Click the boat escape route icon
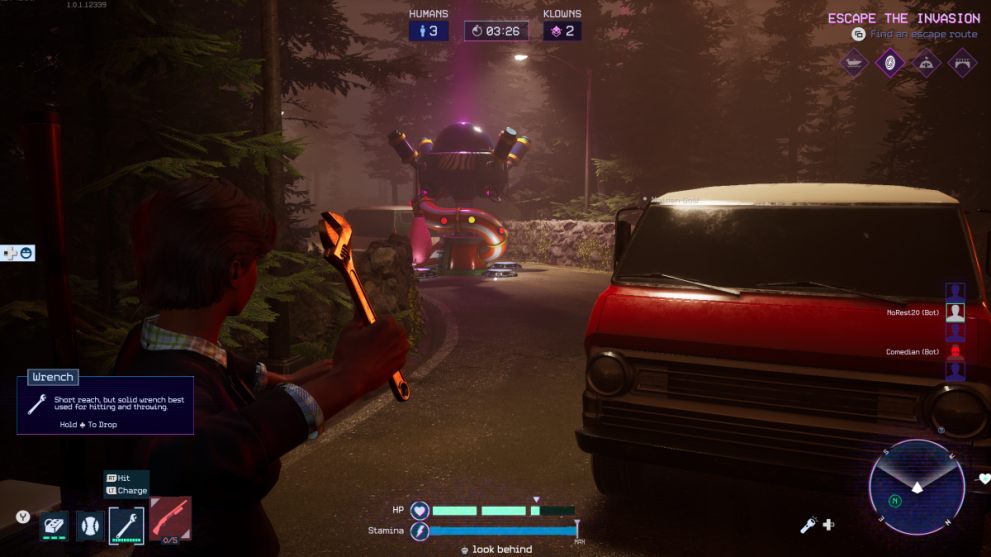Image resolution: width=991 pixels, height=557 pixels. 853,64
